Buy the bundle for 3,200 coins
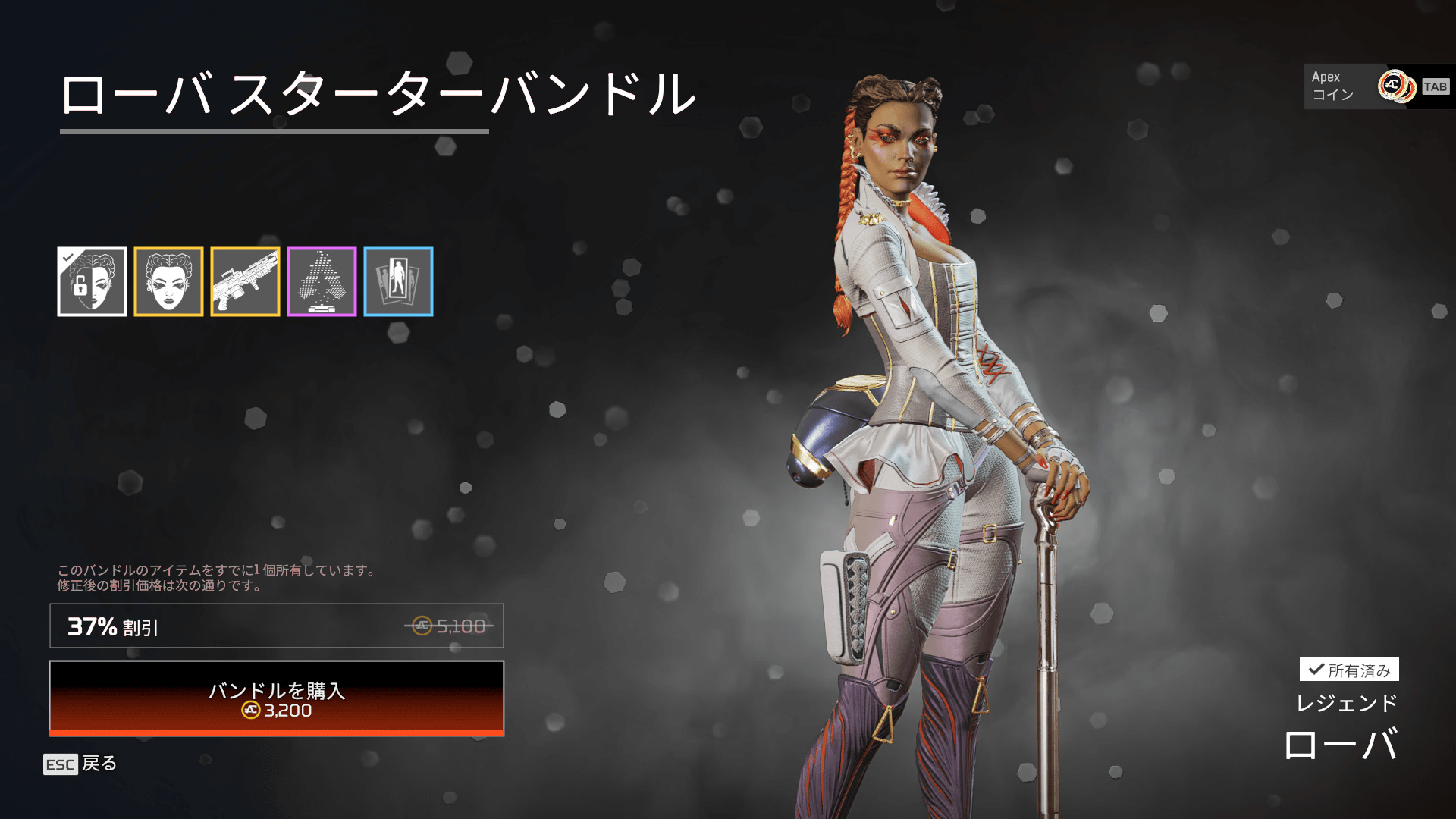Viewport: 1456px width, 819px height. coord(277,698)
